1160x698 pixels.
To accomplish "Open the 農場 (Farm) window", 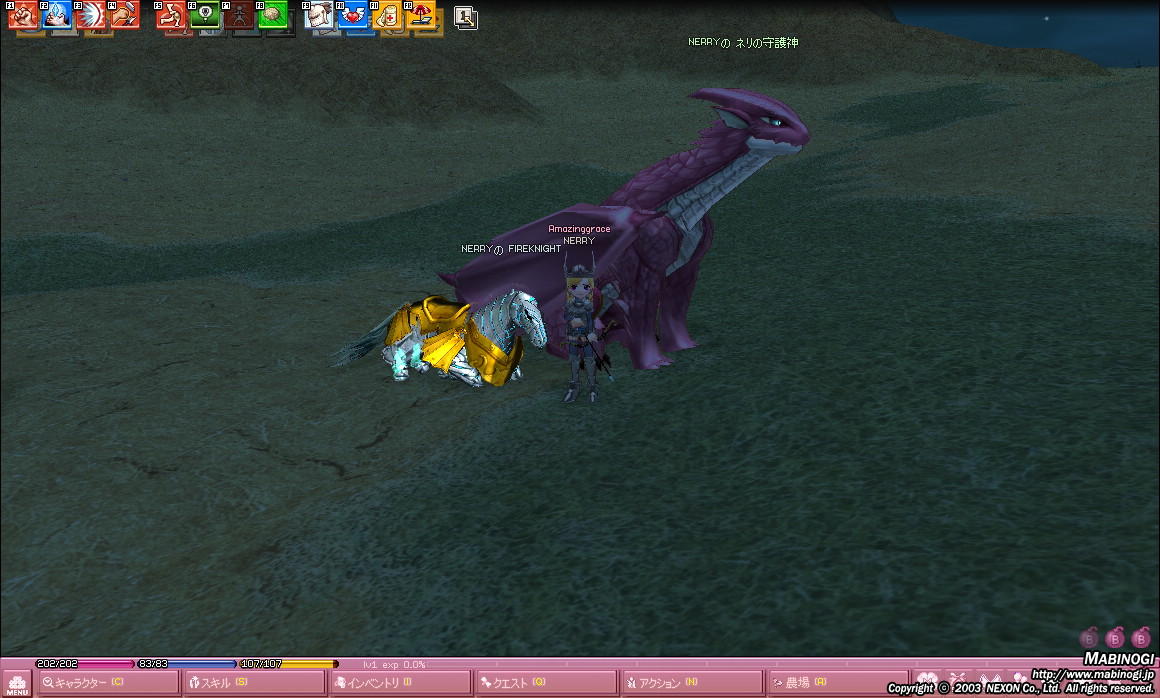I will pyautogui.click(x=836, y=683).
